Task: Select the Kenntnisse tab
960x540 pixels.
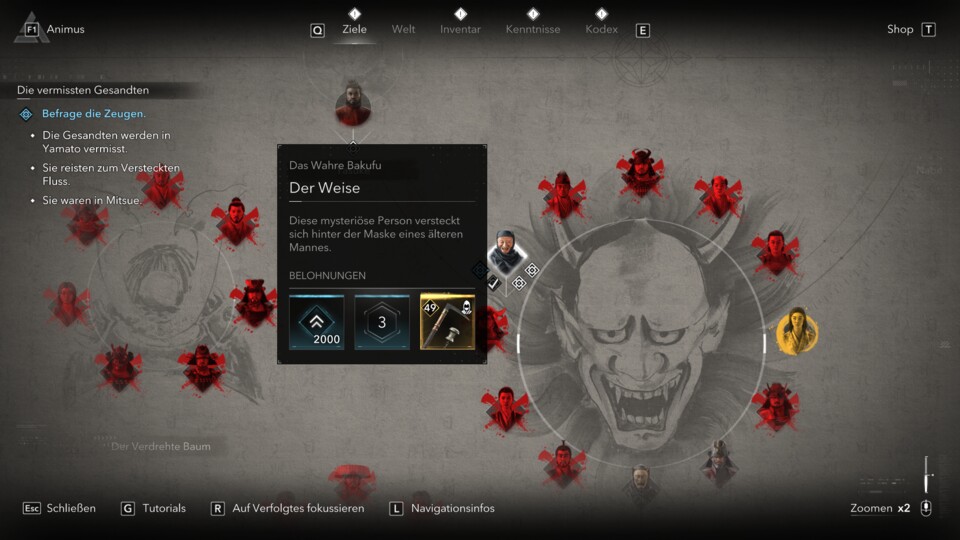Action: pyautogui.click(x=533, y=29)
